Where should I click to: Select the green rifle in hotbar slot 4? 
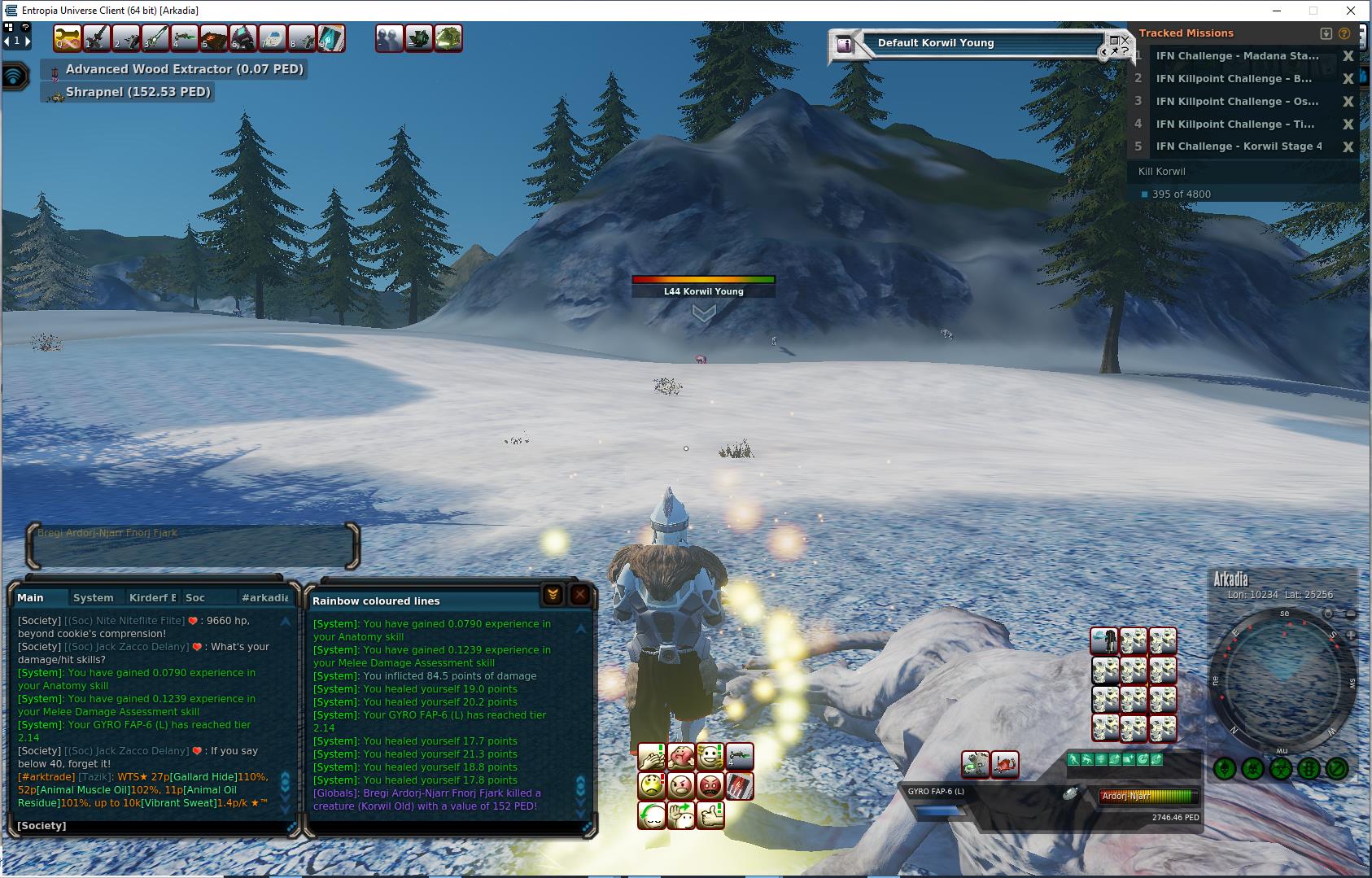pyautogui.click(x=184, y=38)
